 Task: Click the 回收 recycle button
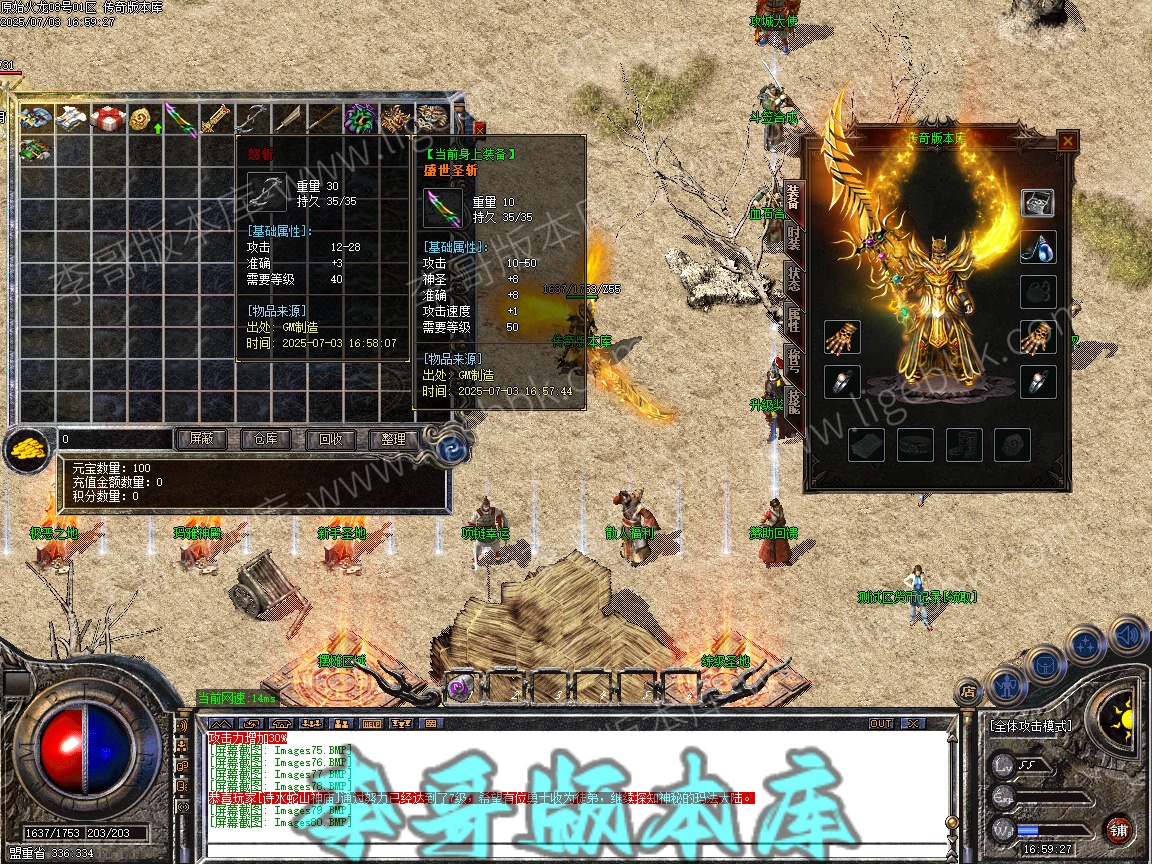[329, 439]
